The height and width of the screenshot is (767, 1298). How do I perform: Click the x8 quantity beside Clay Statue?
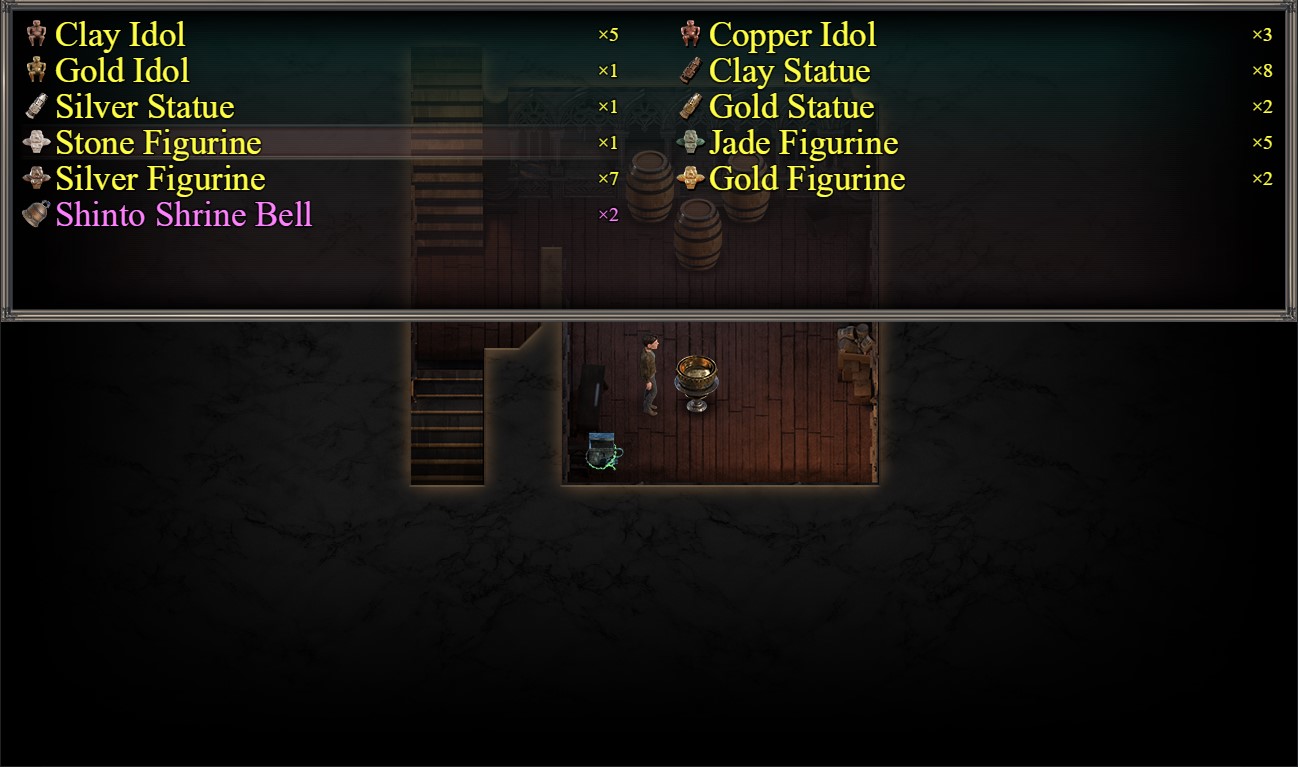1261,70
